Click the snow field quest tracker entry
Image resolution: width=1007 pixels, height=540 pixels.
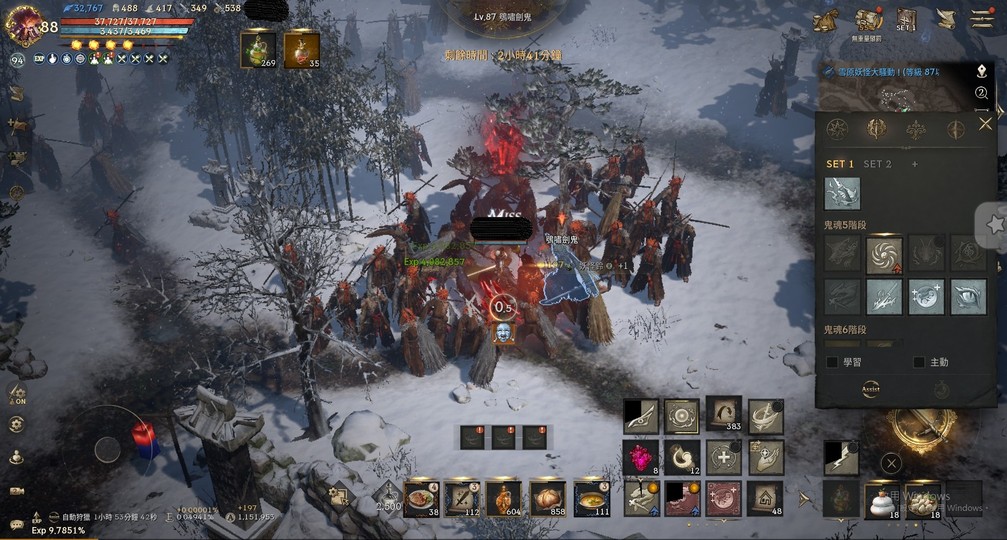[900, 72]
